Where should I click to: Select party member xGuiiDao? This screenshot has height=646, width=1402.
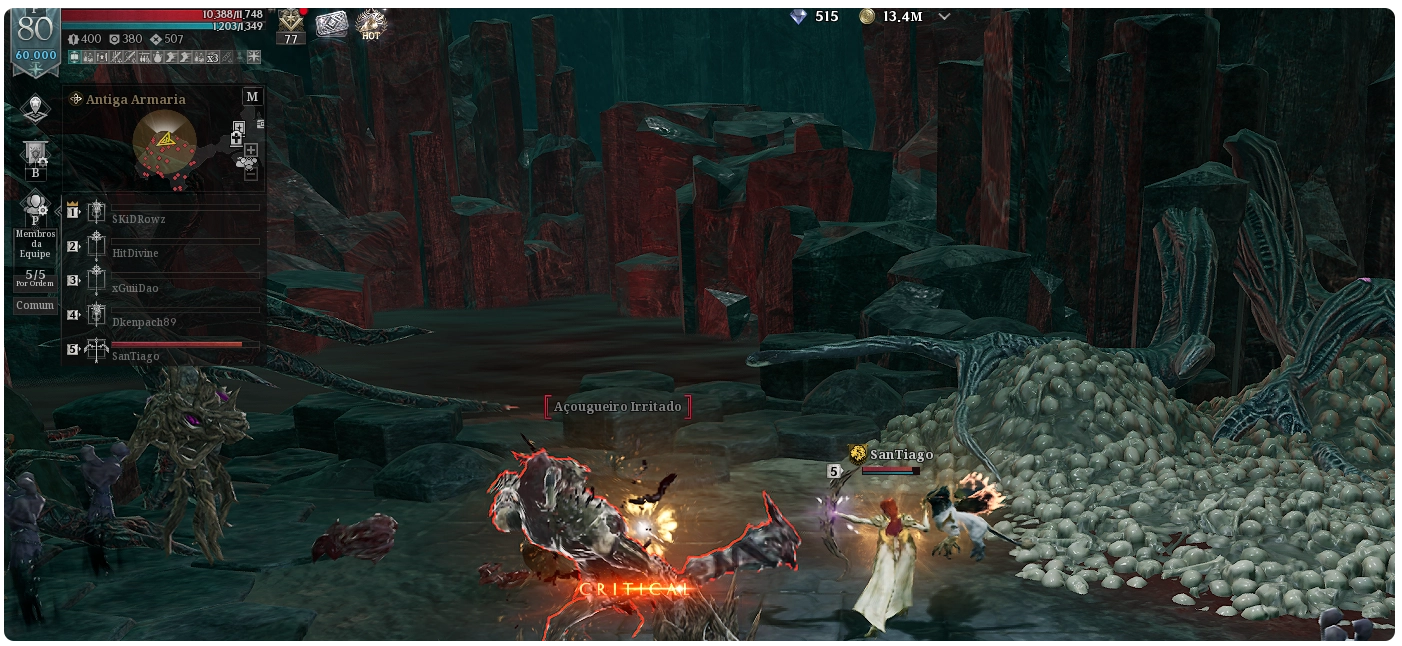click(135, 288)
